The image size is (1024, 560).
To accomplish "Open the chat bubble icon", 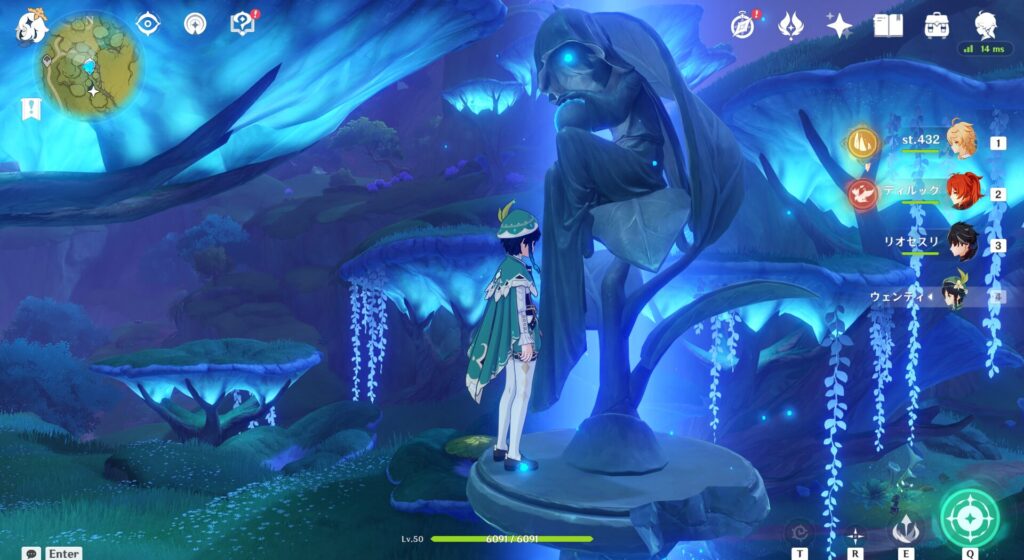I will 32,553.
